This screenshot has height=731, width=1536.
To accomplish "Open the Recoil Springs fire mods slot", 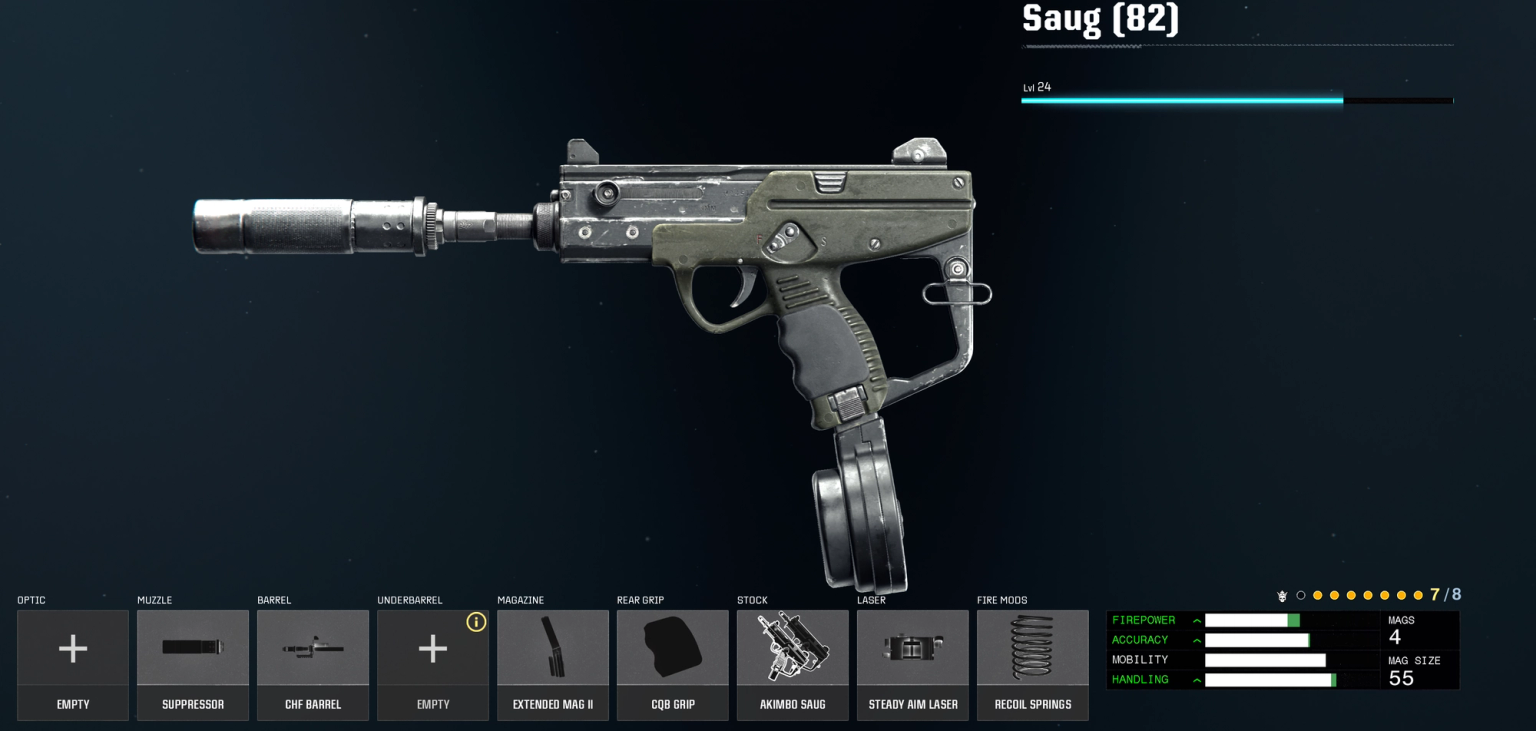I will [x=1033, y=665].
